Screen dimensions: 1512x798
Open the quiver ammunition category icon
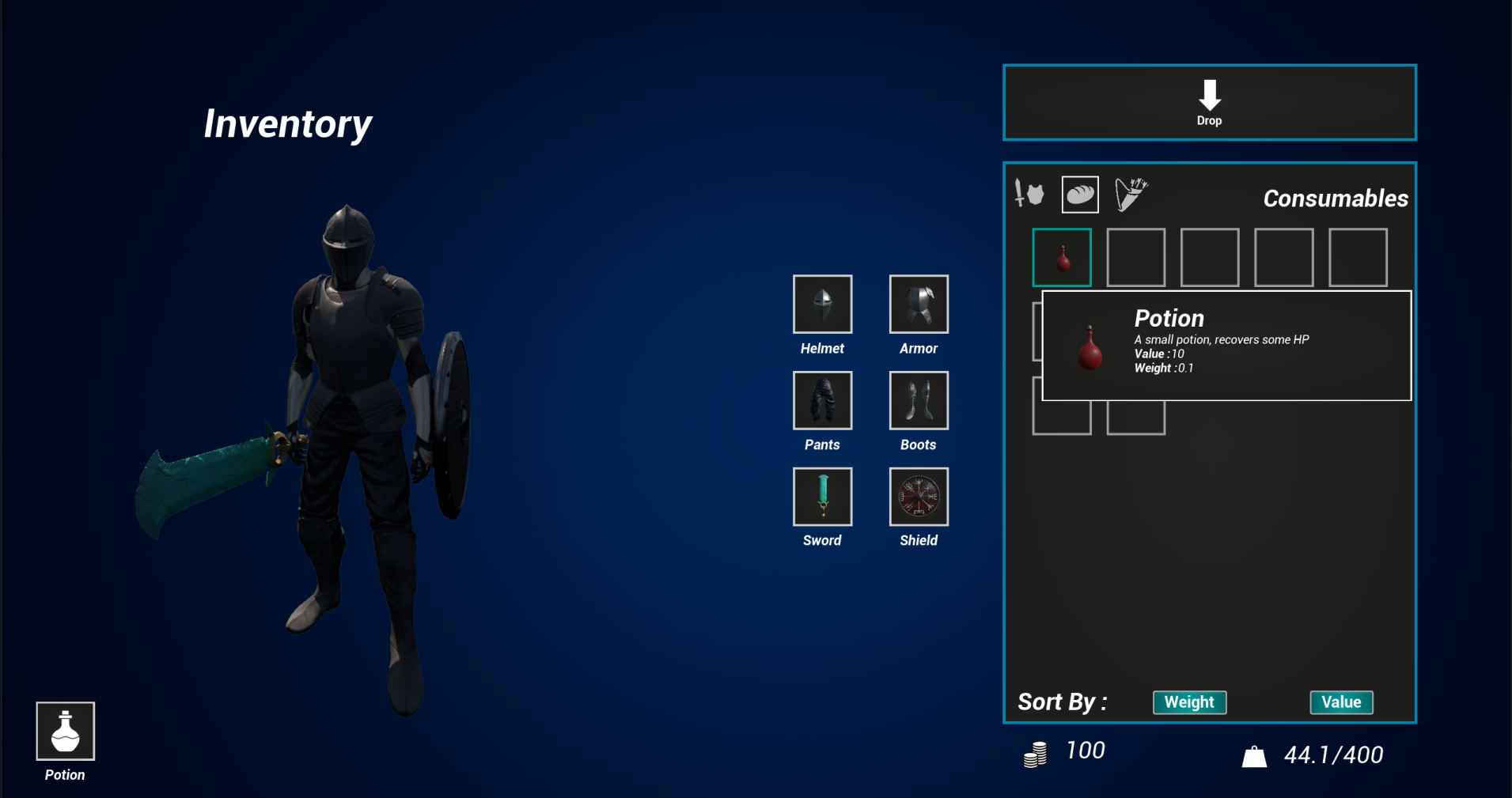(1131, 194)
